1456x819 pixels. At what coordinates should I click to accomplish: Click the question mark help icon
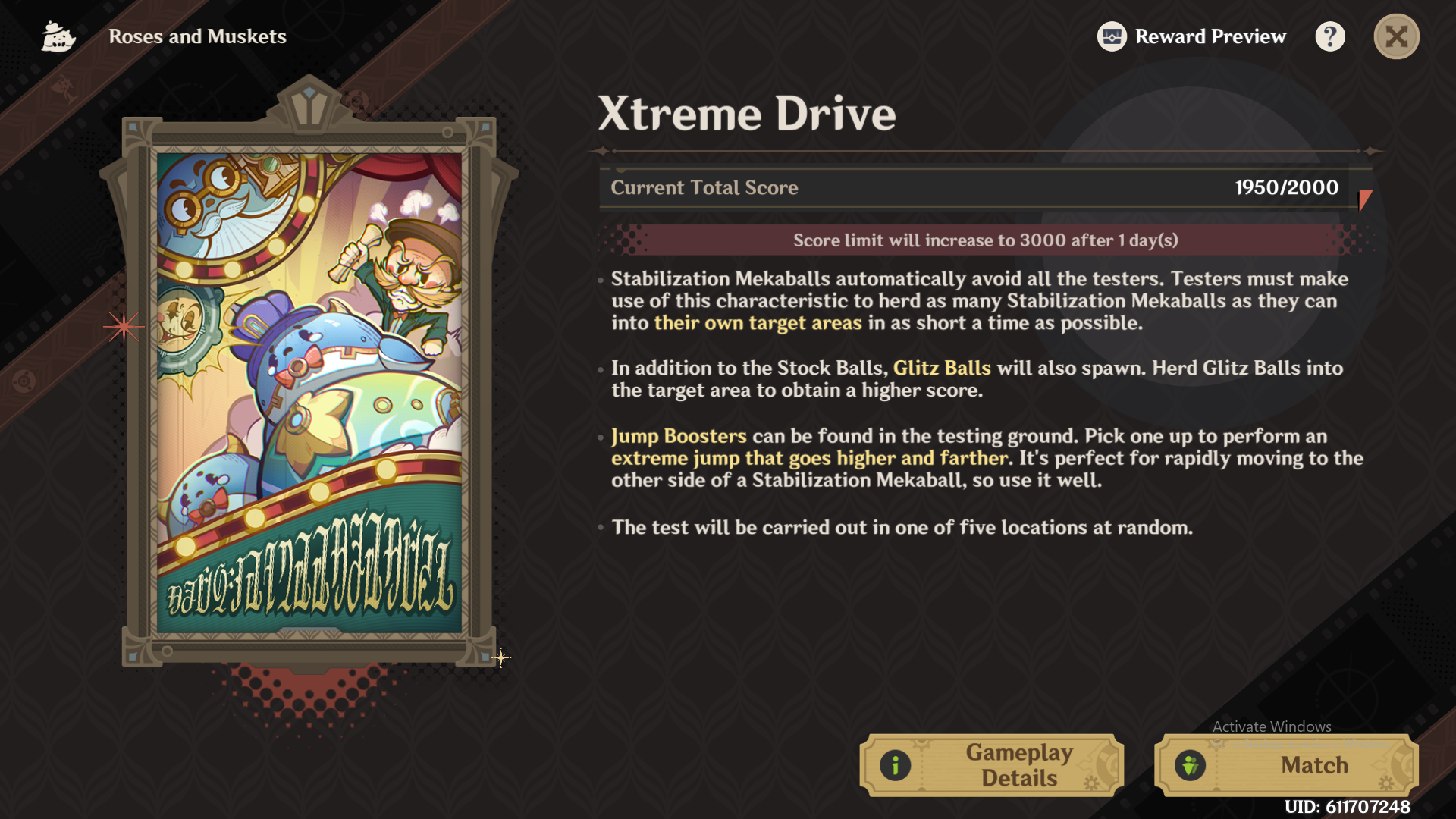[1331, 36]
